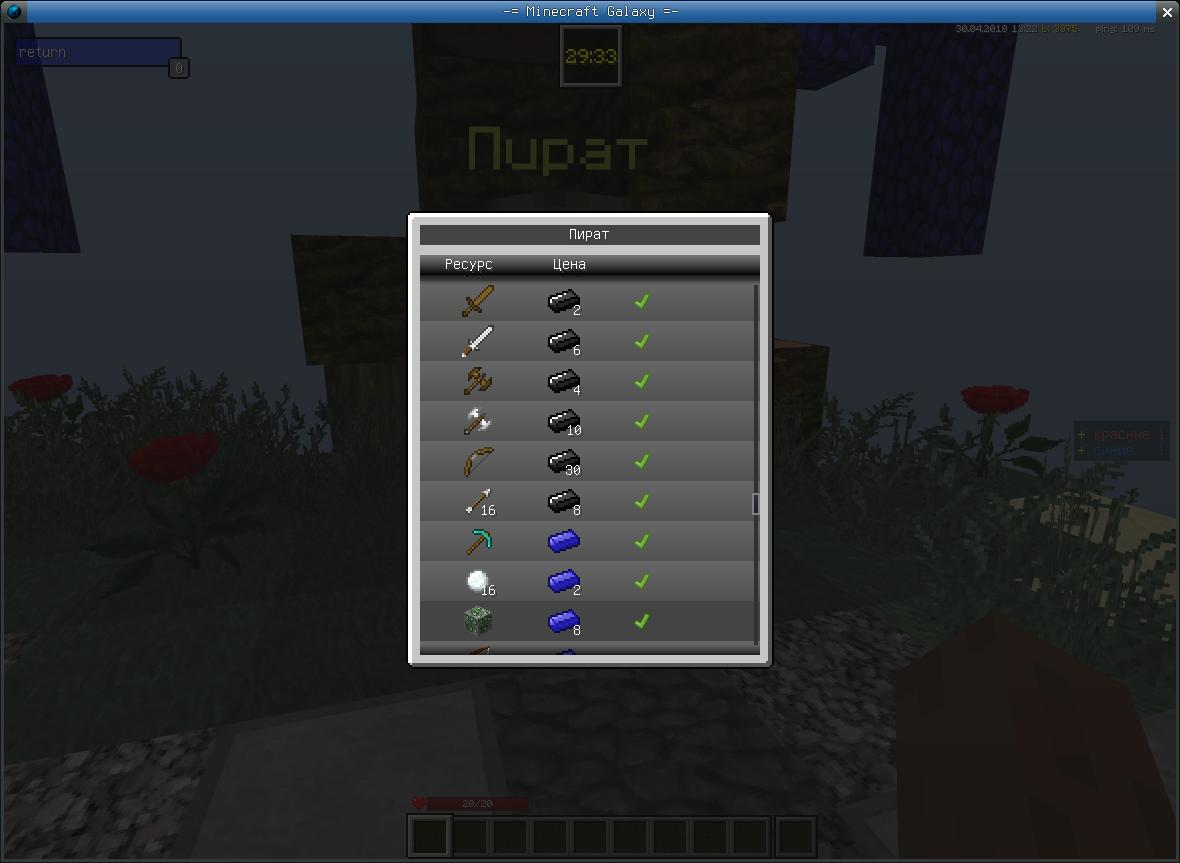Click the green checkmark beside the bow
This screenshot has width=1180, height=863.
pyautogui.click(x=642, y=461)
